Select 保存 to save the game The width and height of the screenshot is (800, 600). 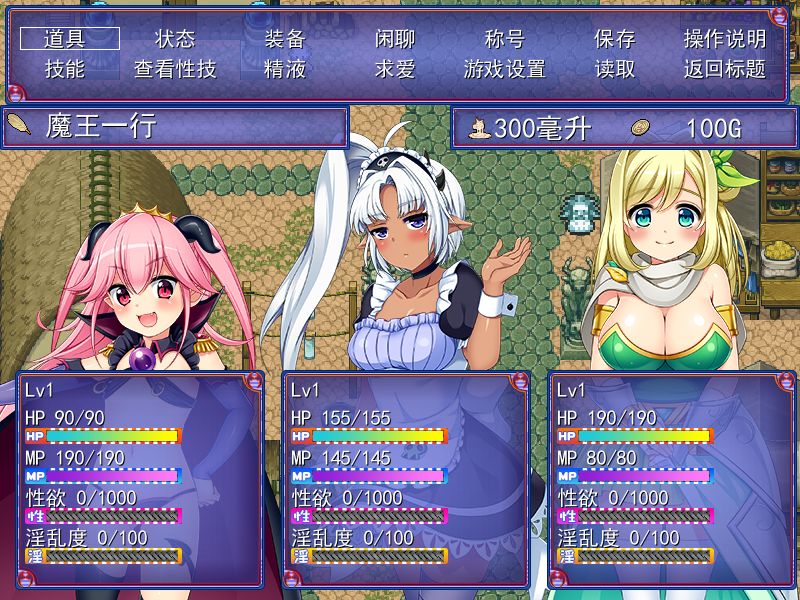coord(615,39)
